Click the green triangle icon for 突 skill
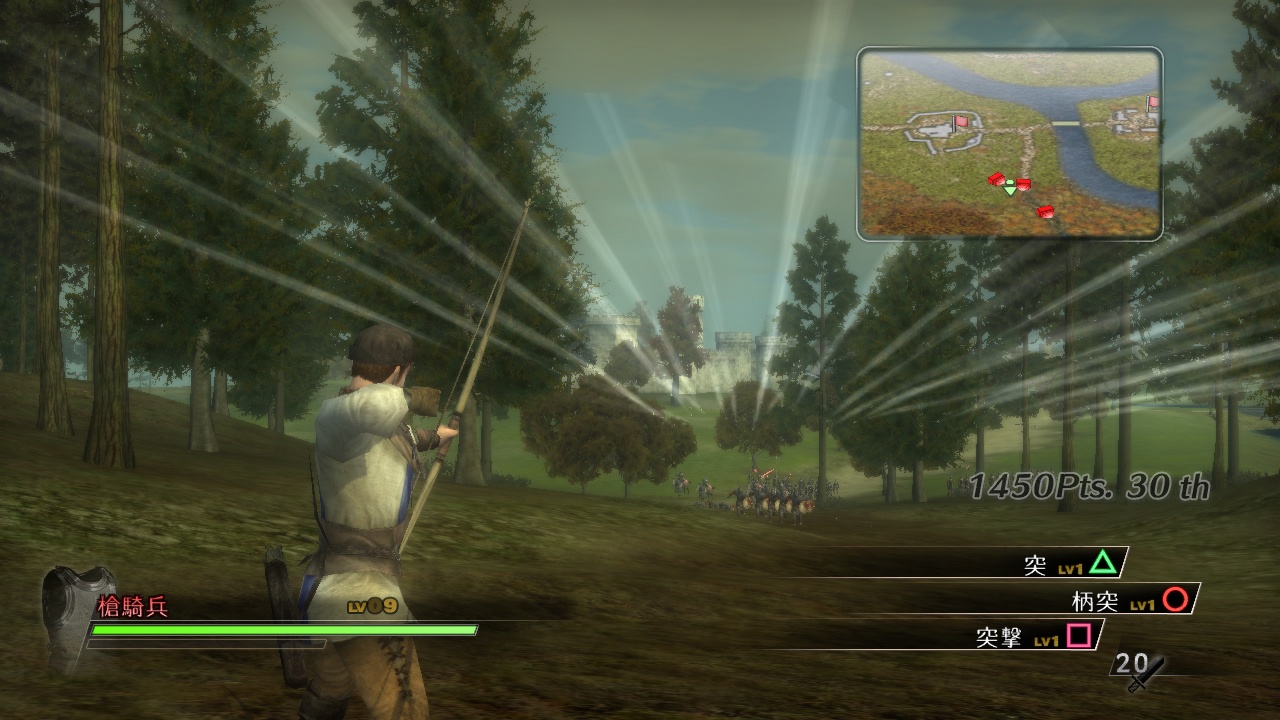This screenshot has height=720, width=1280. click(1103, 564)
